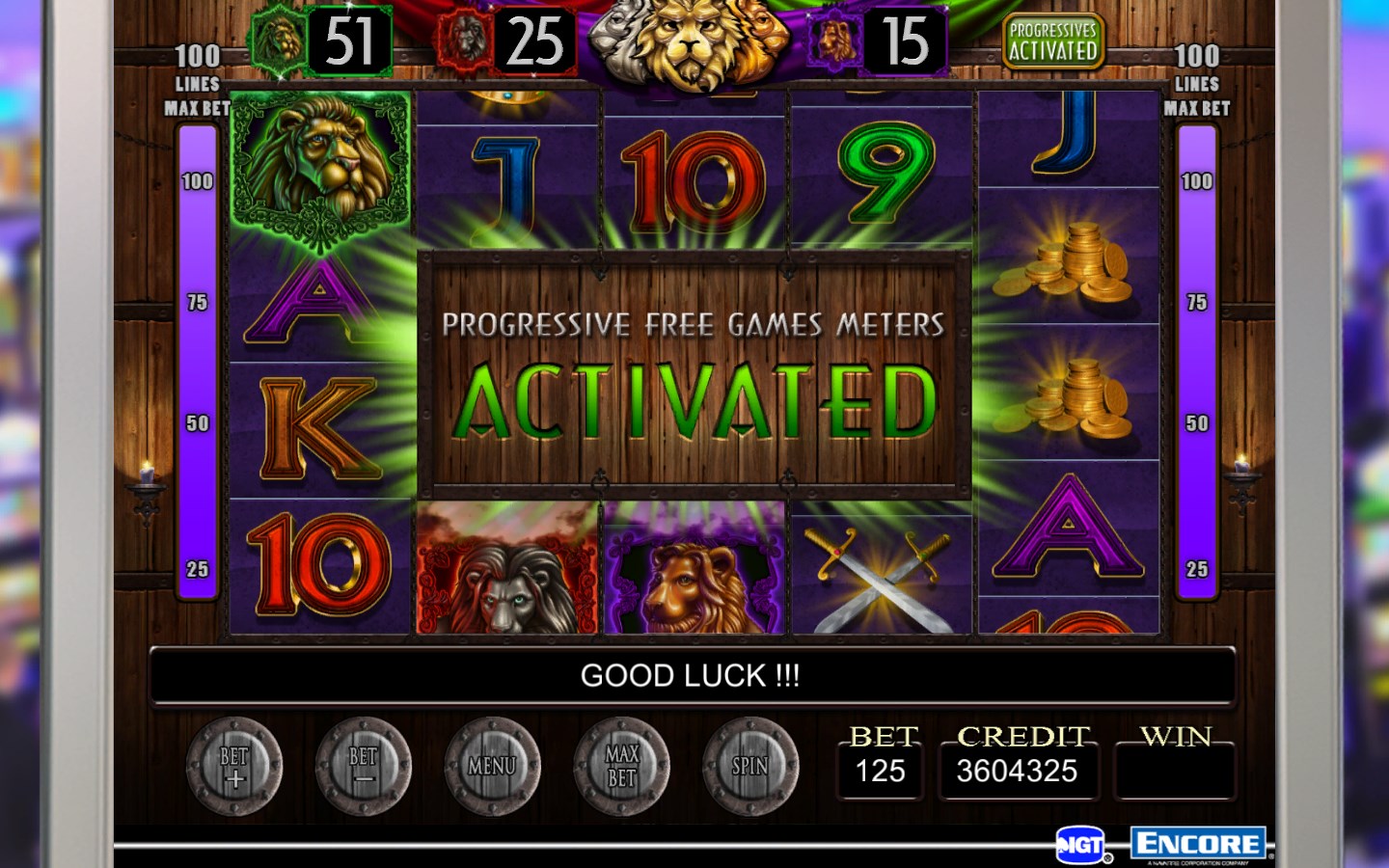Increase the wager with the BET + button
Screen dimensions: 1389x868
234,767
